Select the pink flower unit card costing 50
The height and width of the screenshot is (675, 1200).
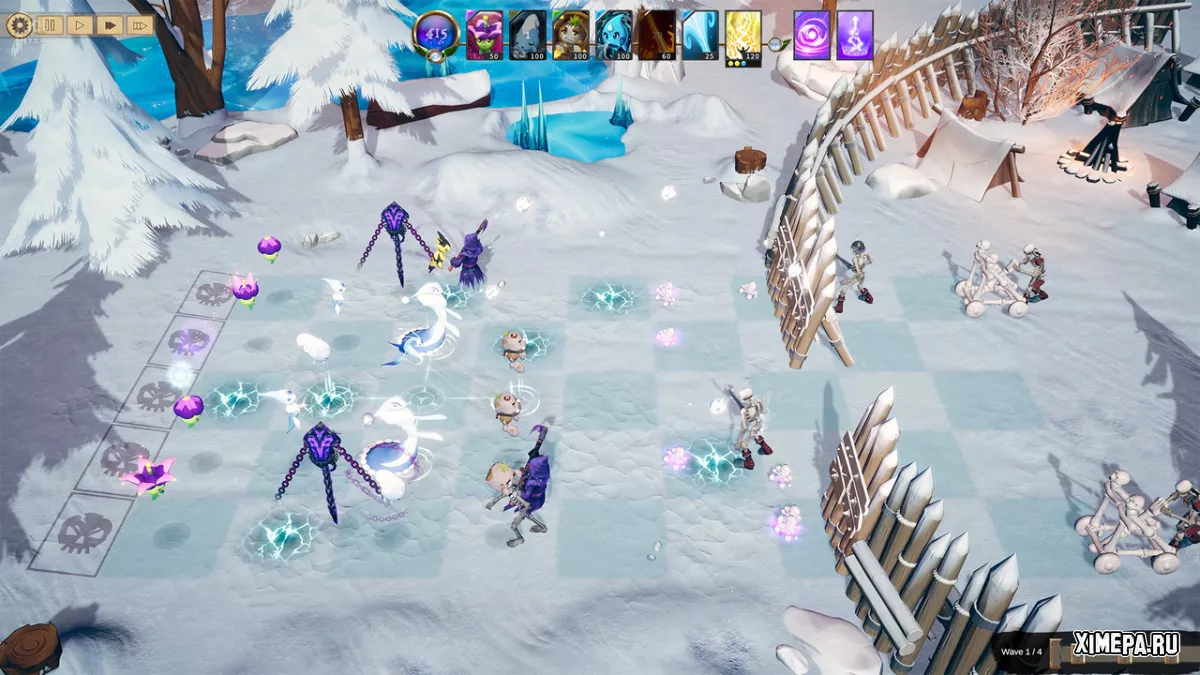click(485, 35)
